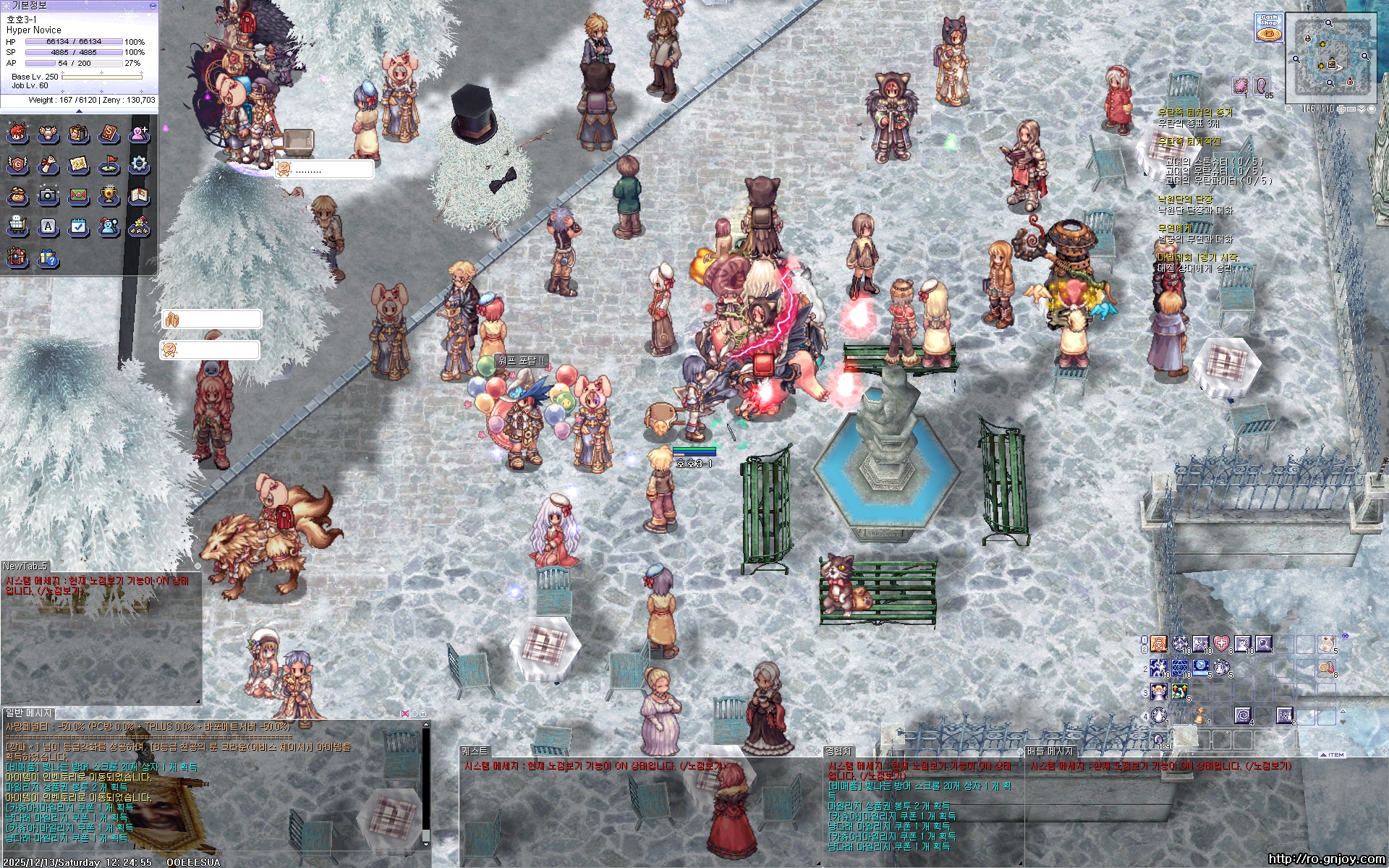The image size is (1389, 868).
Task: Use the magnifying glass skill in hotbar
Action: pyautogui.click(x=1263, y=643)
